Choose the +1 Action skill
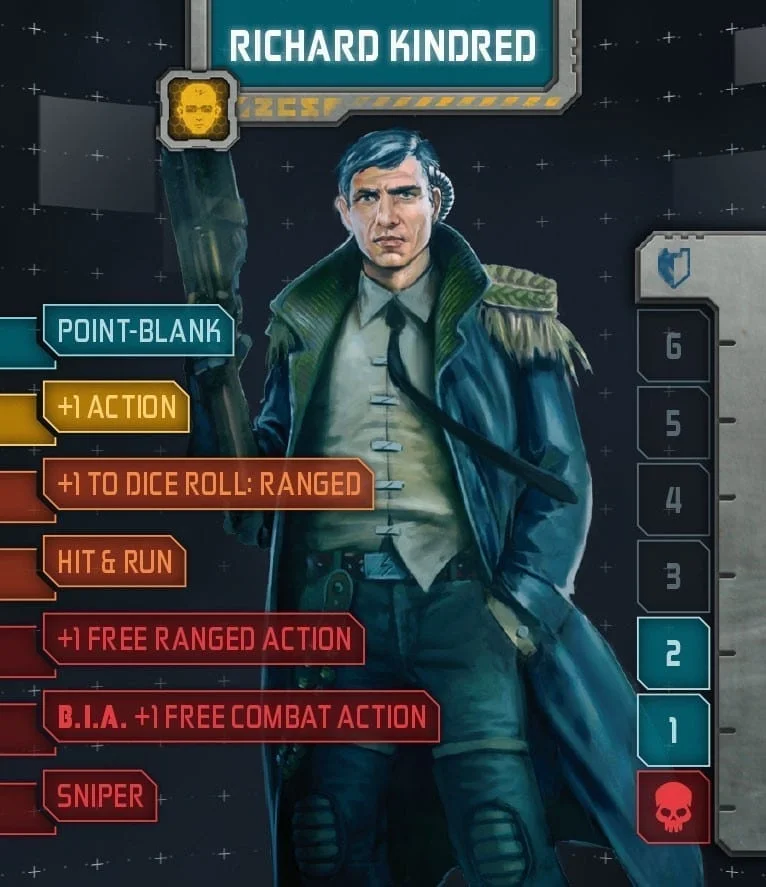 pyautogui.click(x=117, y=407)
